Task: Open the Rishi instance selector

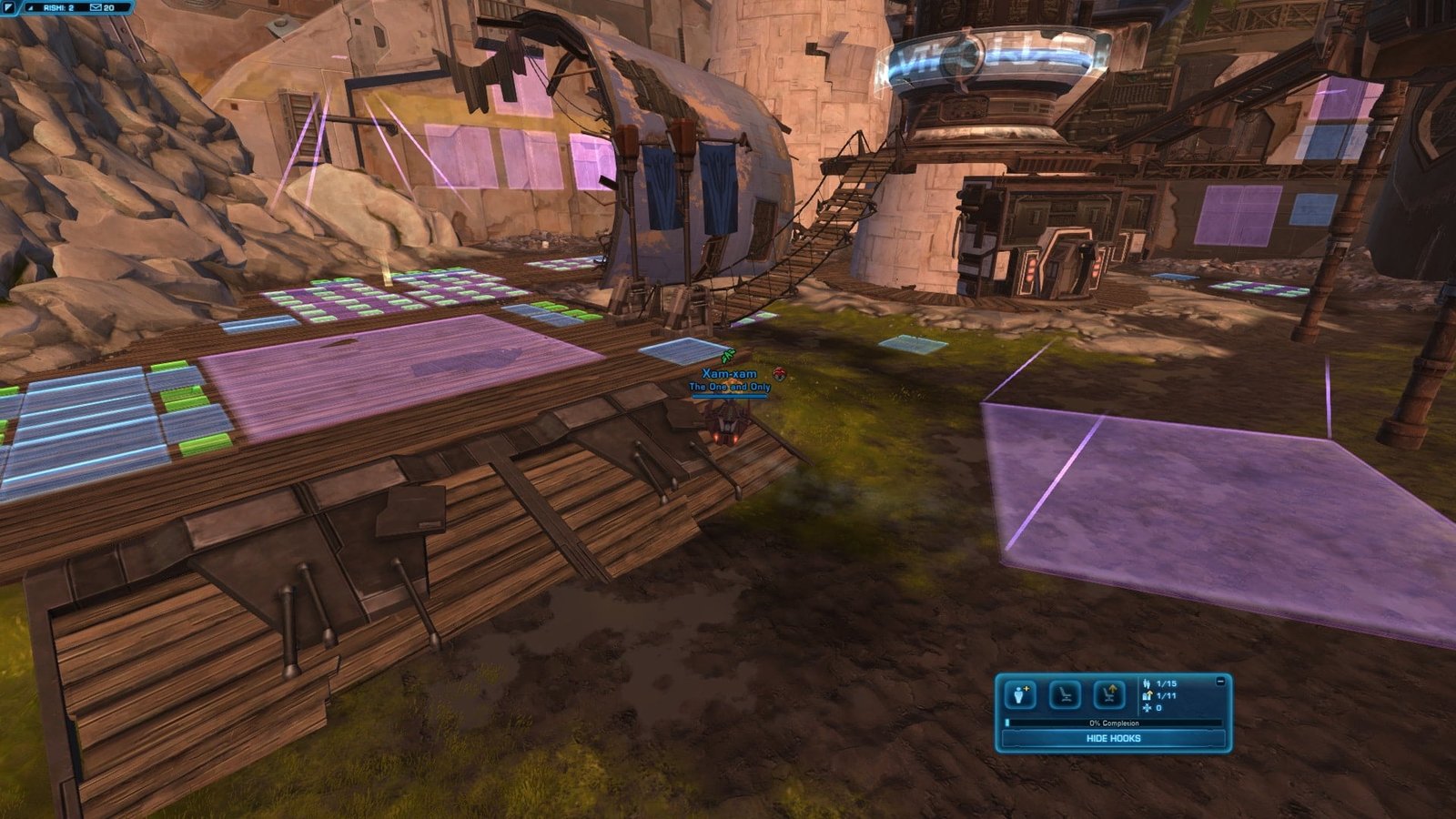Action: pos(58,7)
